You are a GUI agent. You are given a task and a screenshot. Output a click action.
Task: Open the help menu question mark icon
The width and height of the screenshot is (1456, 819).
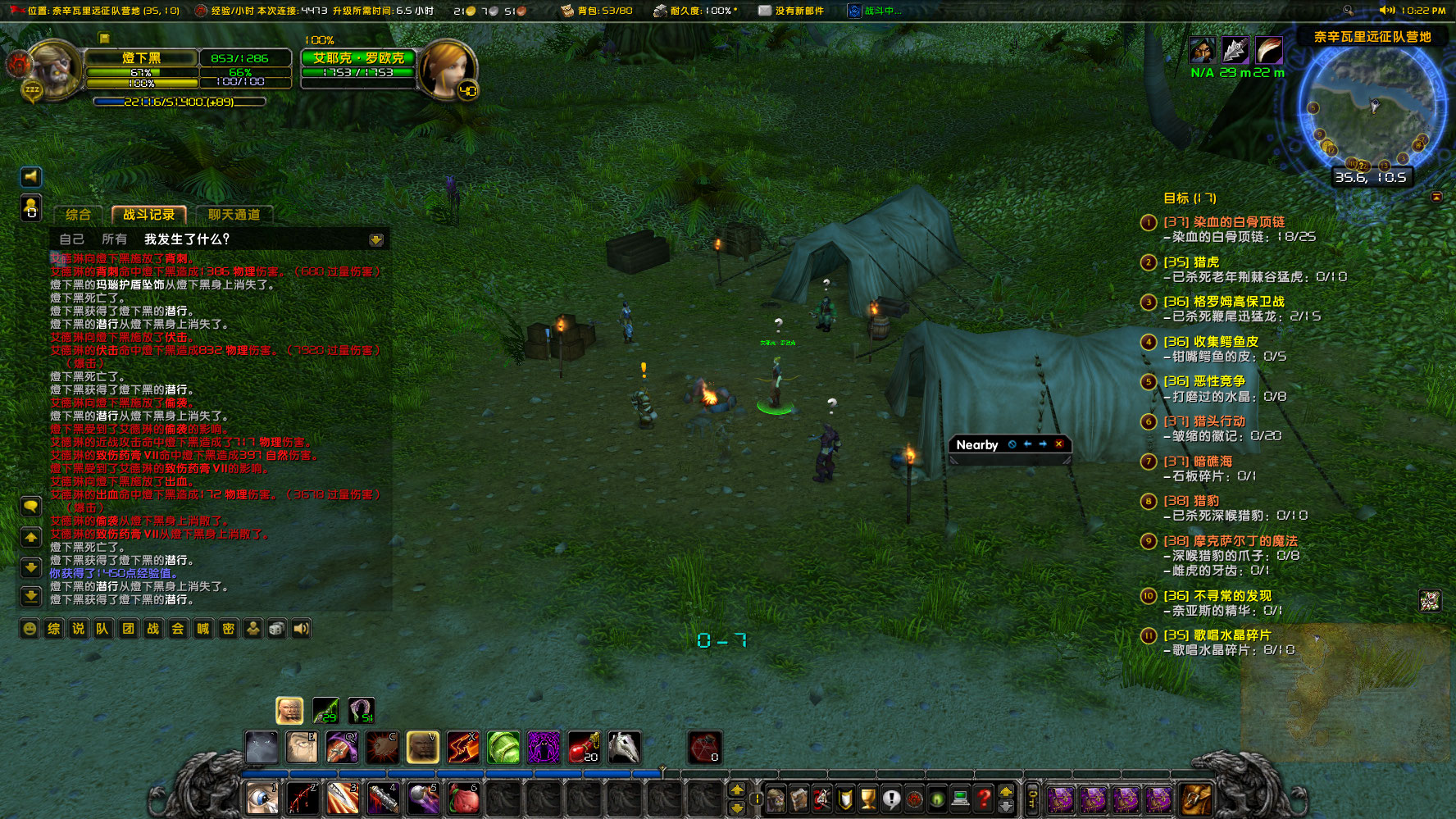(x=983, y=799)
